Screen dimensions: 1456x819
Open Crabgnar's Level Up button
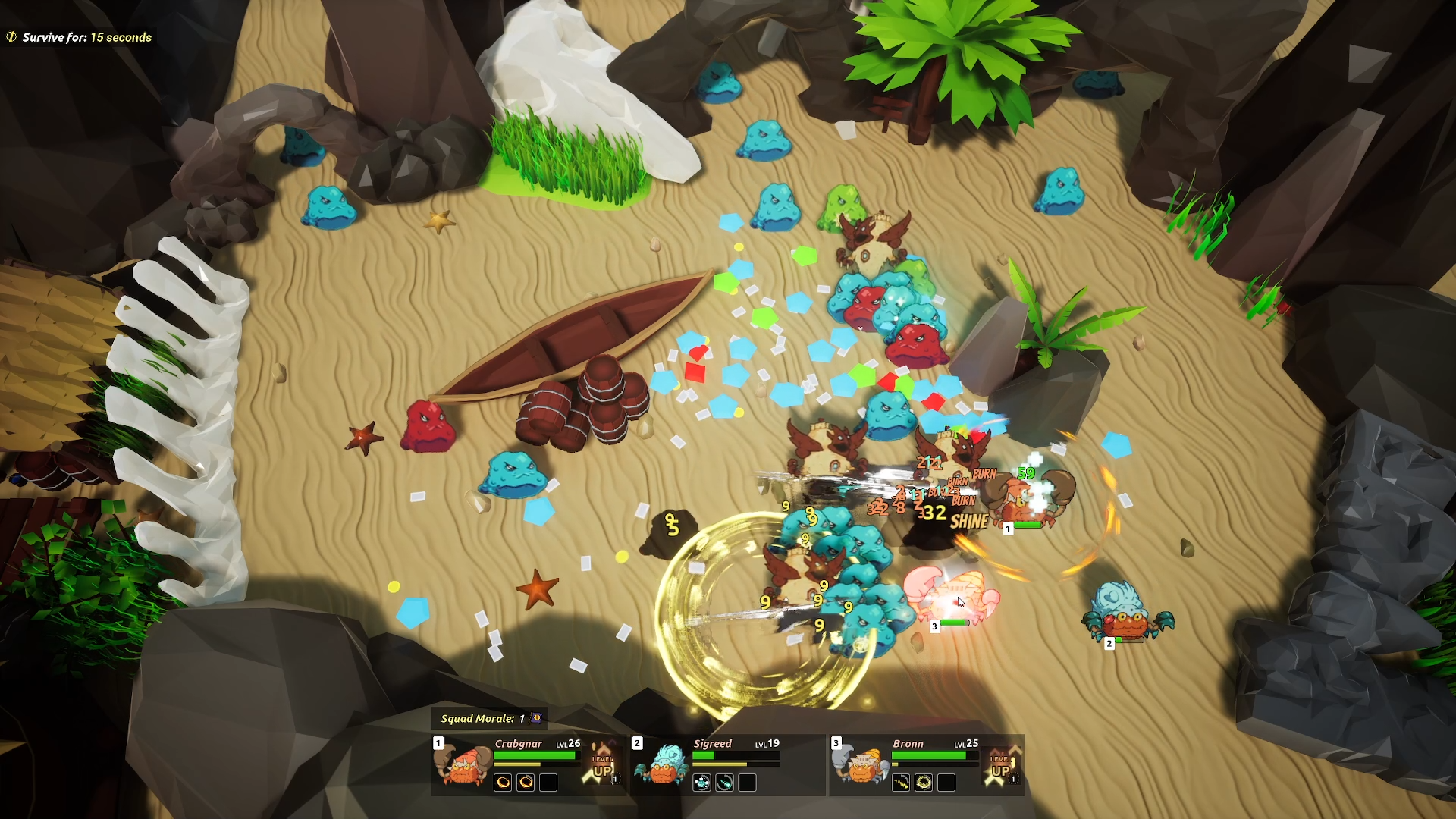pyautogui.click(x=604, y=764)
